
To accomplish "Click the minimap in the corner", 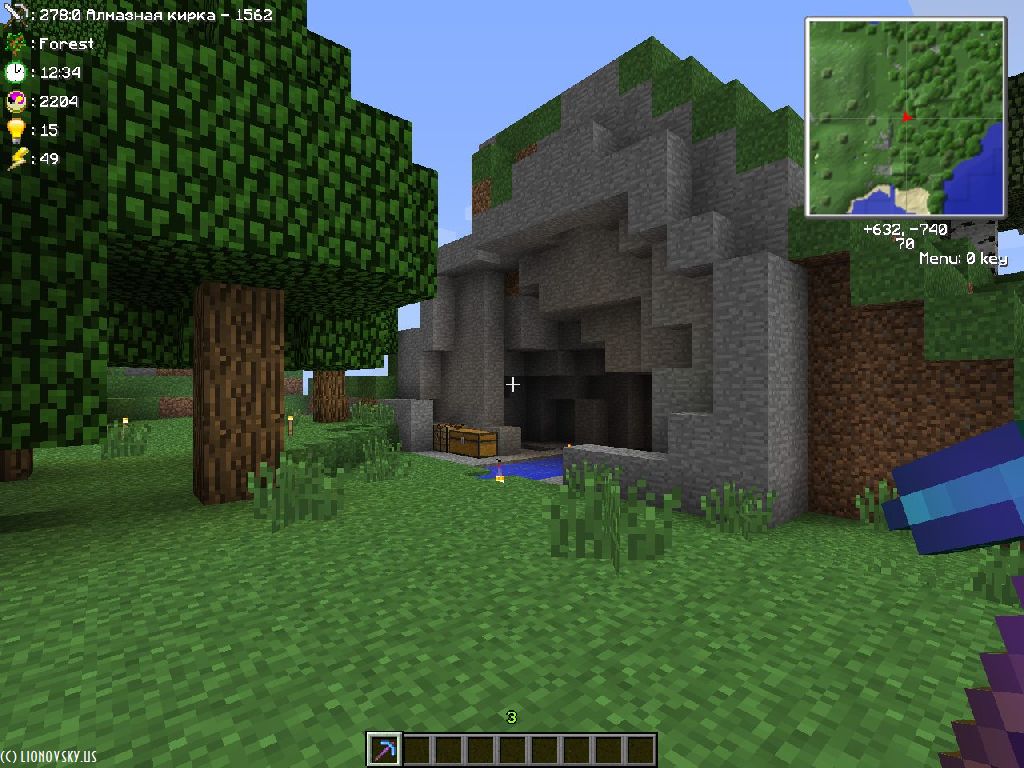I will point(906,116).
